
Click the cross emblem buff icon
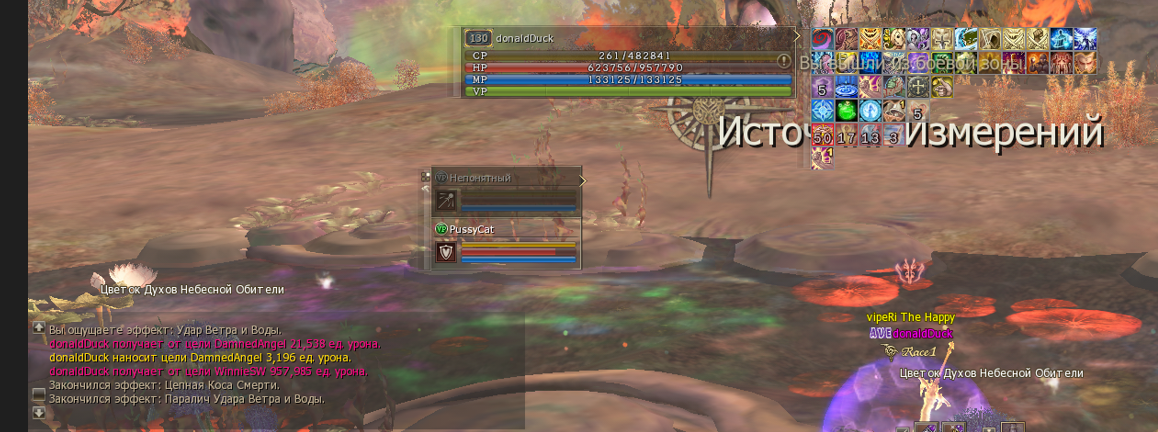click(x=917, y=86)
